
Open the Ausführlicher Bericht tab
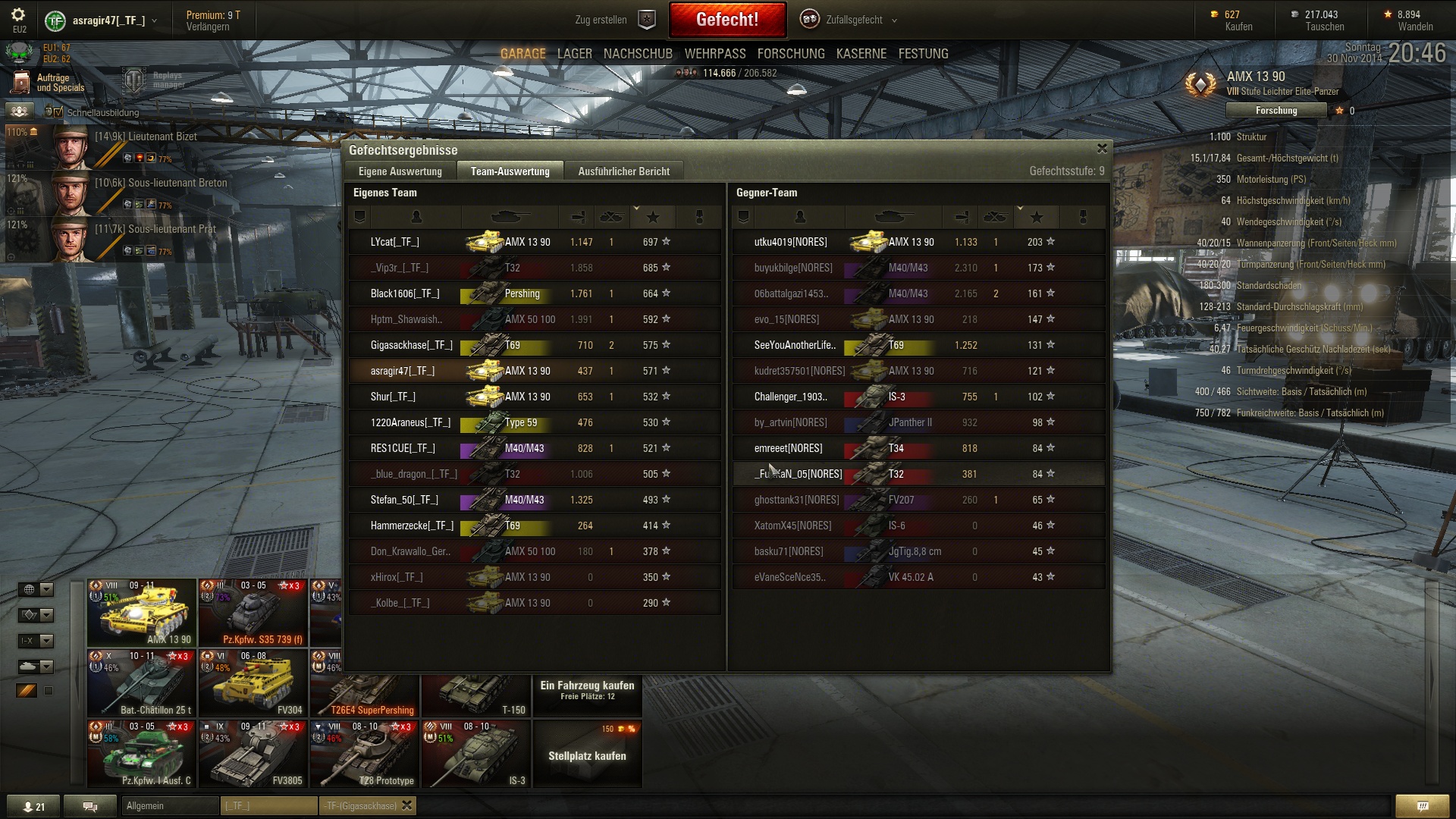[623, 171]
